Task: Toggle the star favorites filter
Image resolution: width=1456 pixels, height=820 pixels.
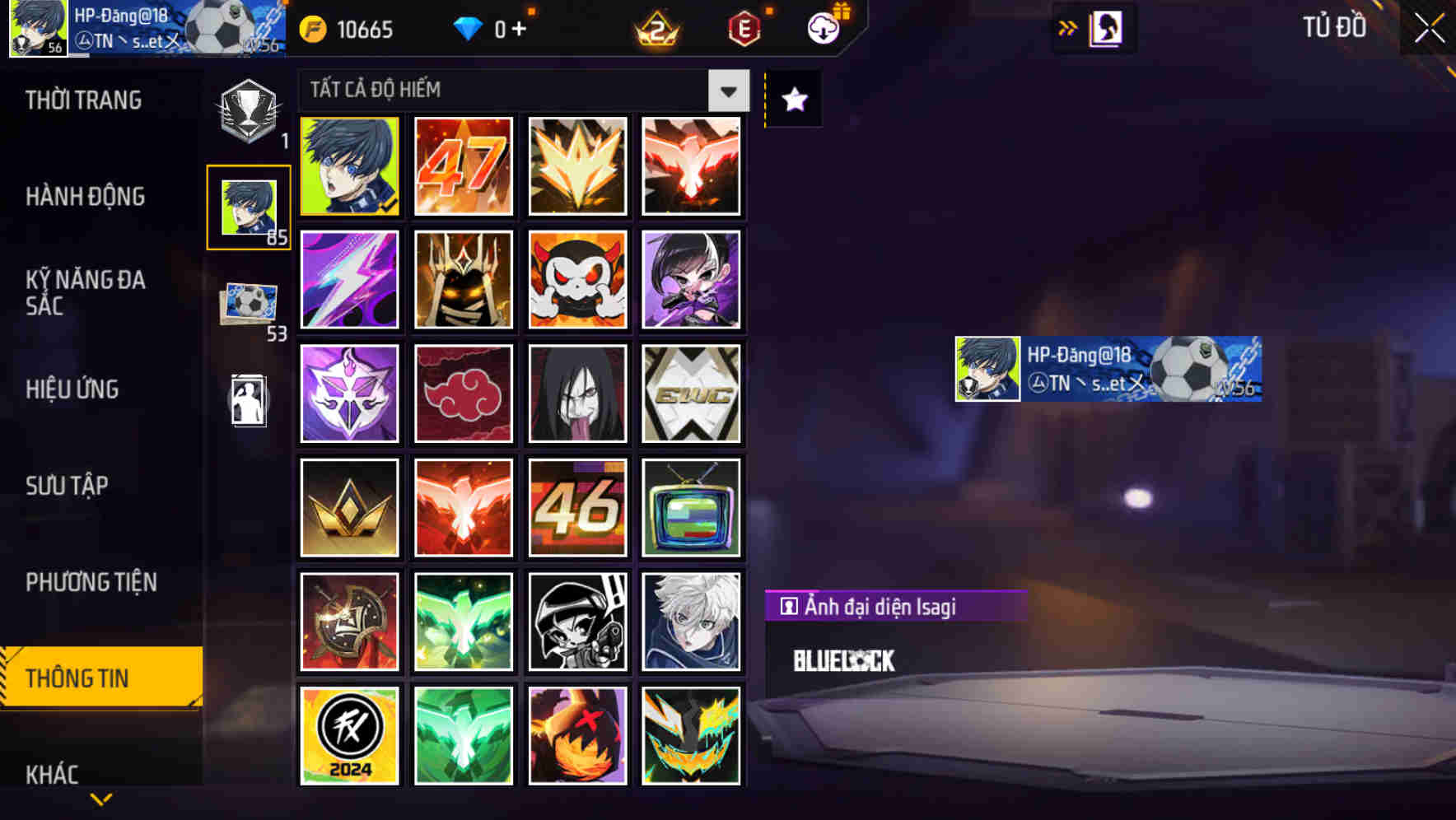Action: [x=792, y=100]
